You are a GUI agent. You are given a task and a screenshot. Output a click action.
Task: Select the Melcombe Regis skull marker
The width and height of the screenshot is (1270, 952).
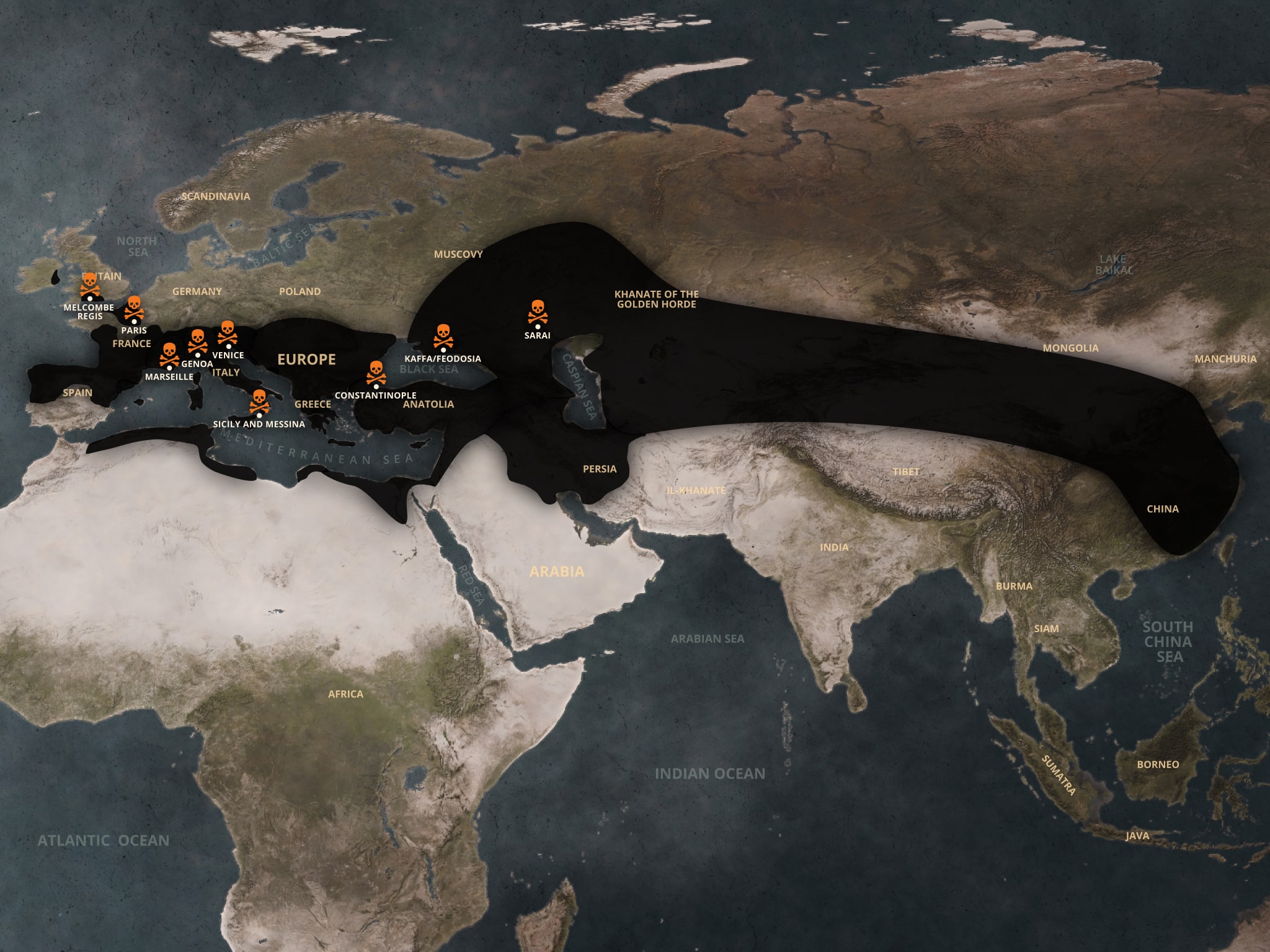tap(90, 286)
